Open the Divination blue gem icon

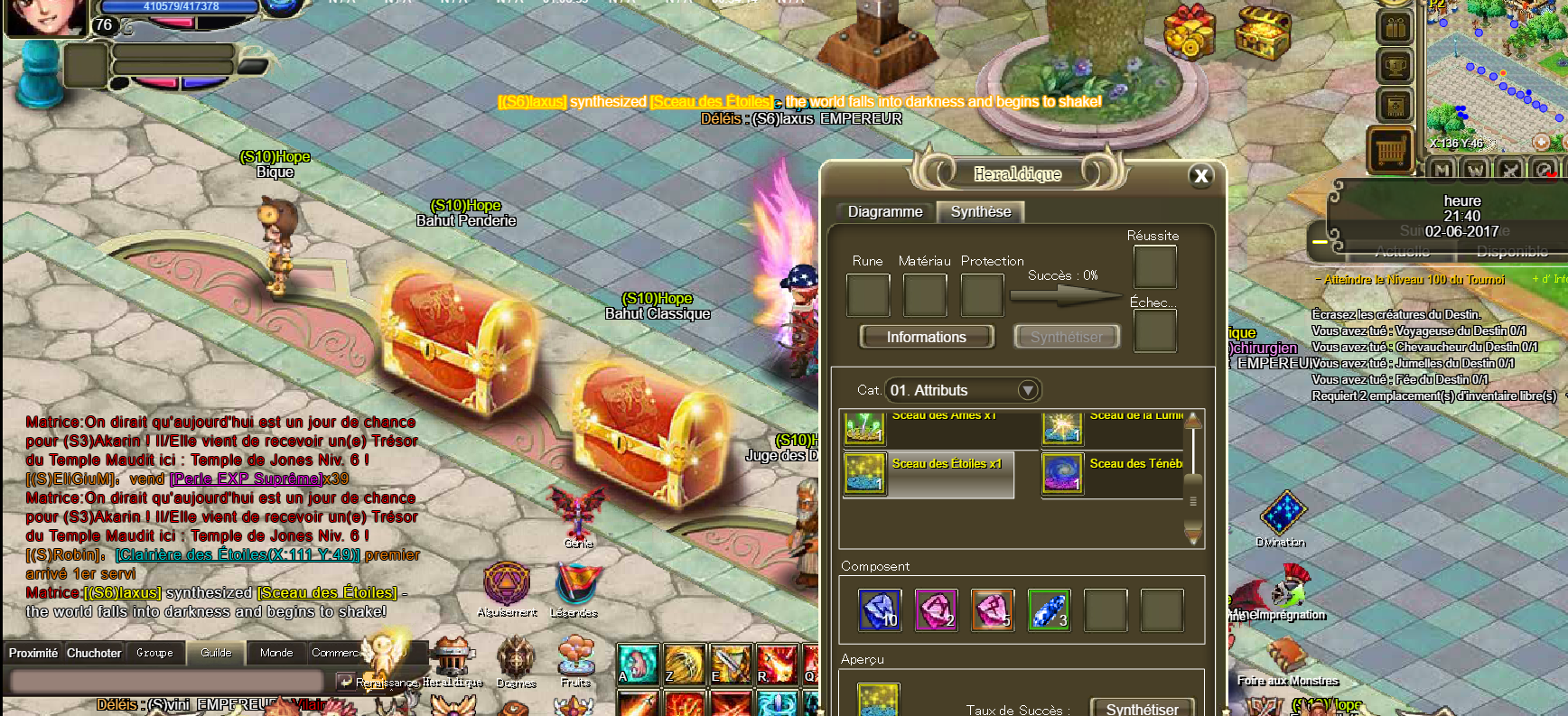(1283, 513)
